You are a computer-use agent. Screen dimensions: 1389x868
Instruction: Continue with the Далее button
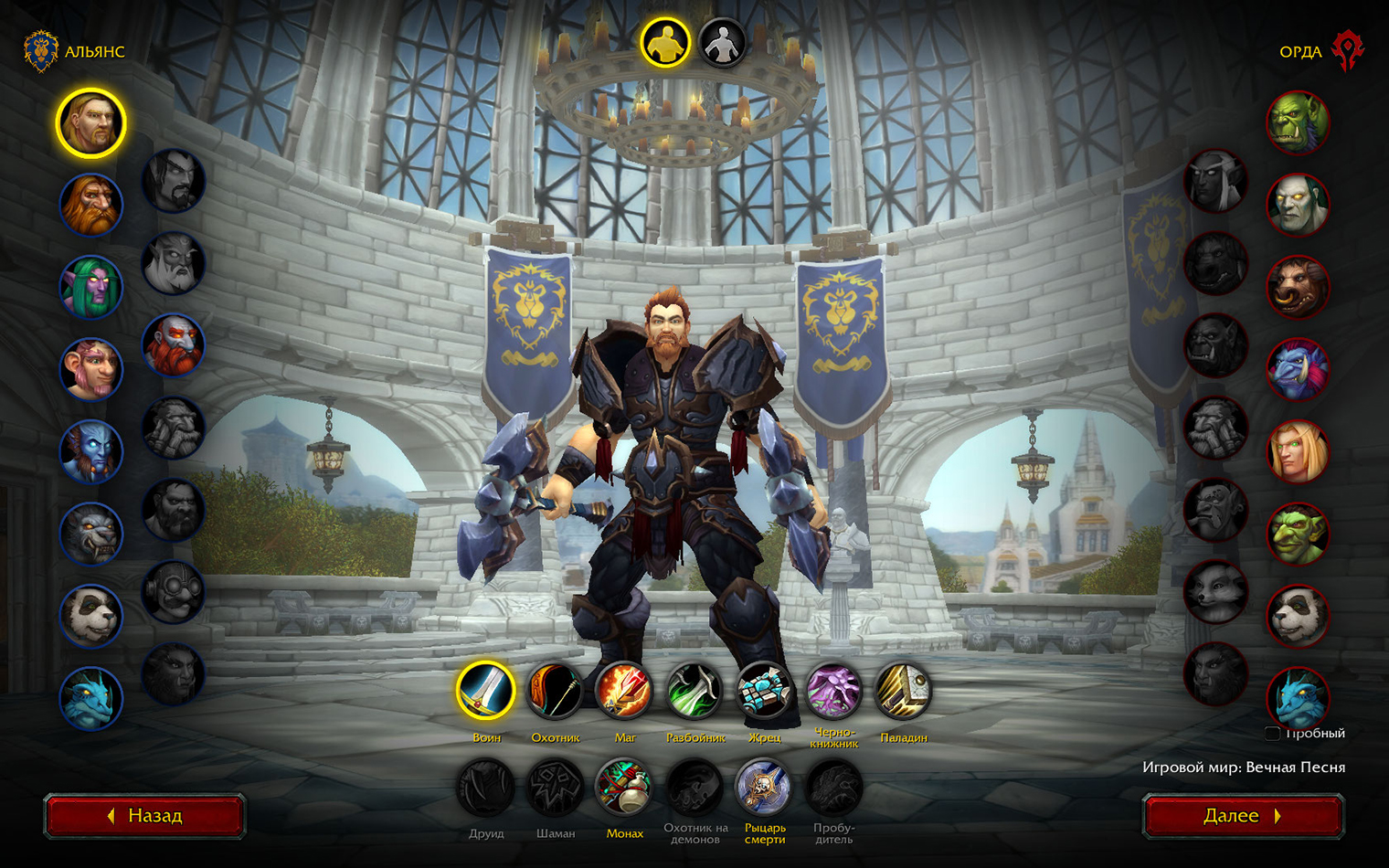[x=1243, y=816]
